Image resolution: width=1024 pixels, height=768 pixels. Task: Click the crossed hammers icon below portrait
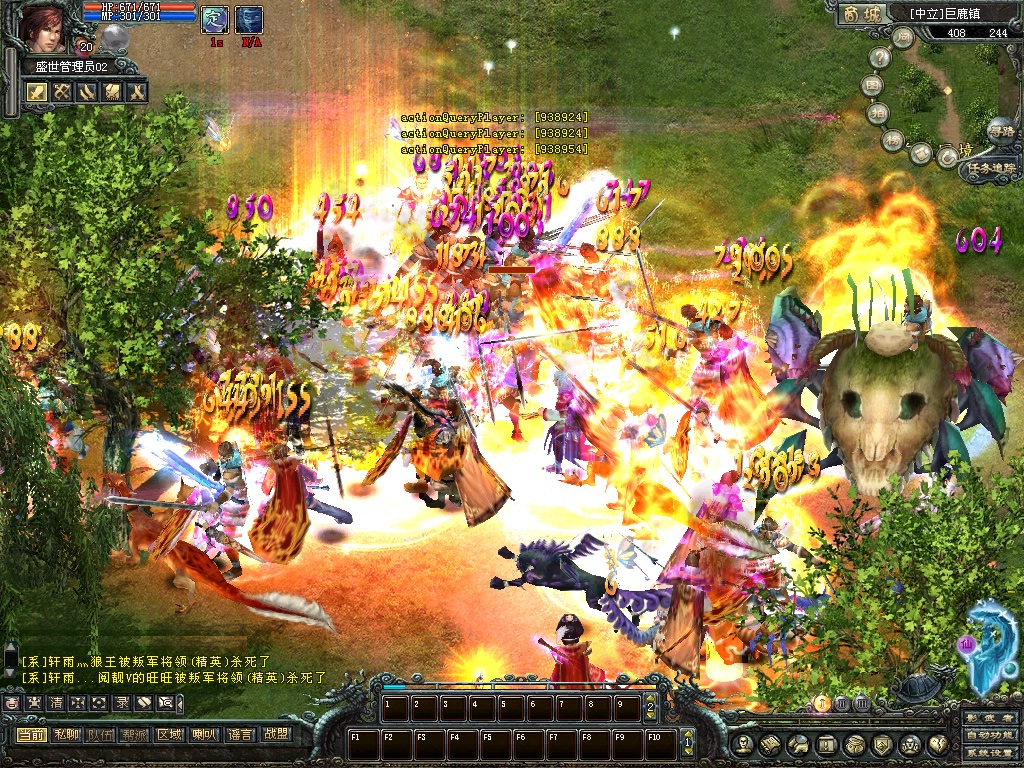(62, 92)
